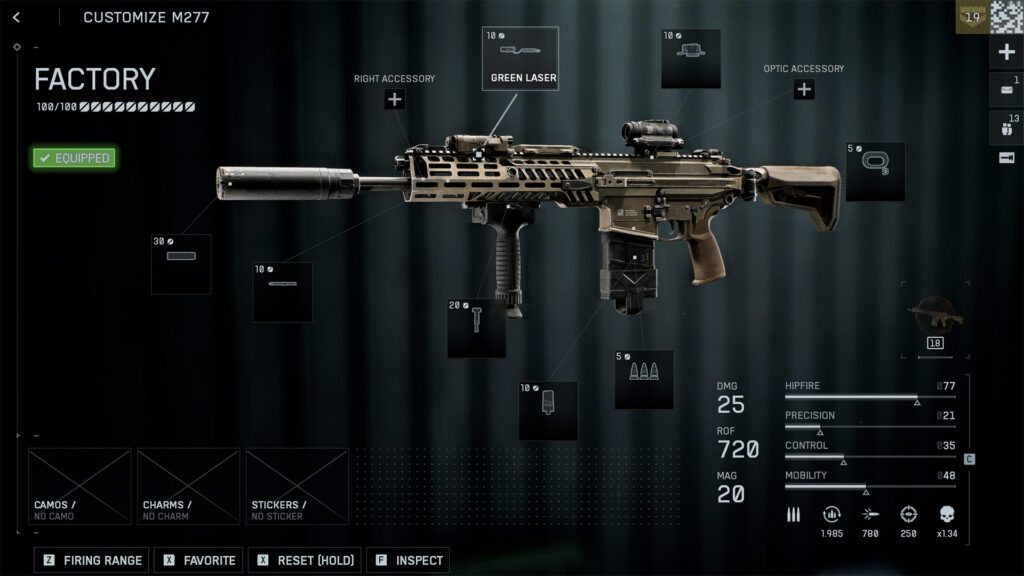This screenshot has width=1024, height=576.
Task: Add a Right Accessory attachment
Action: click(394, 99)
